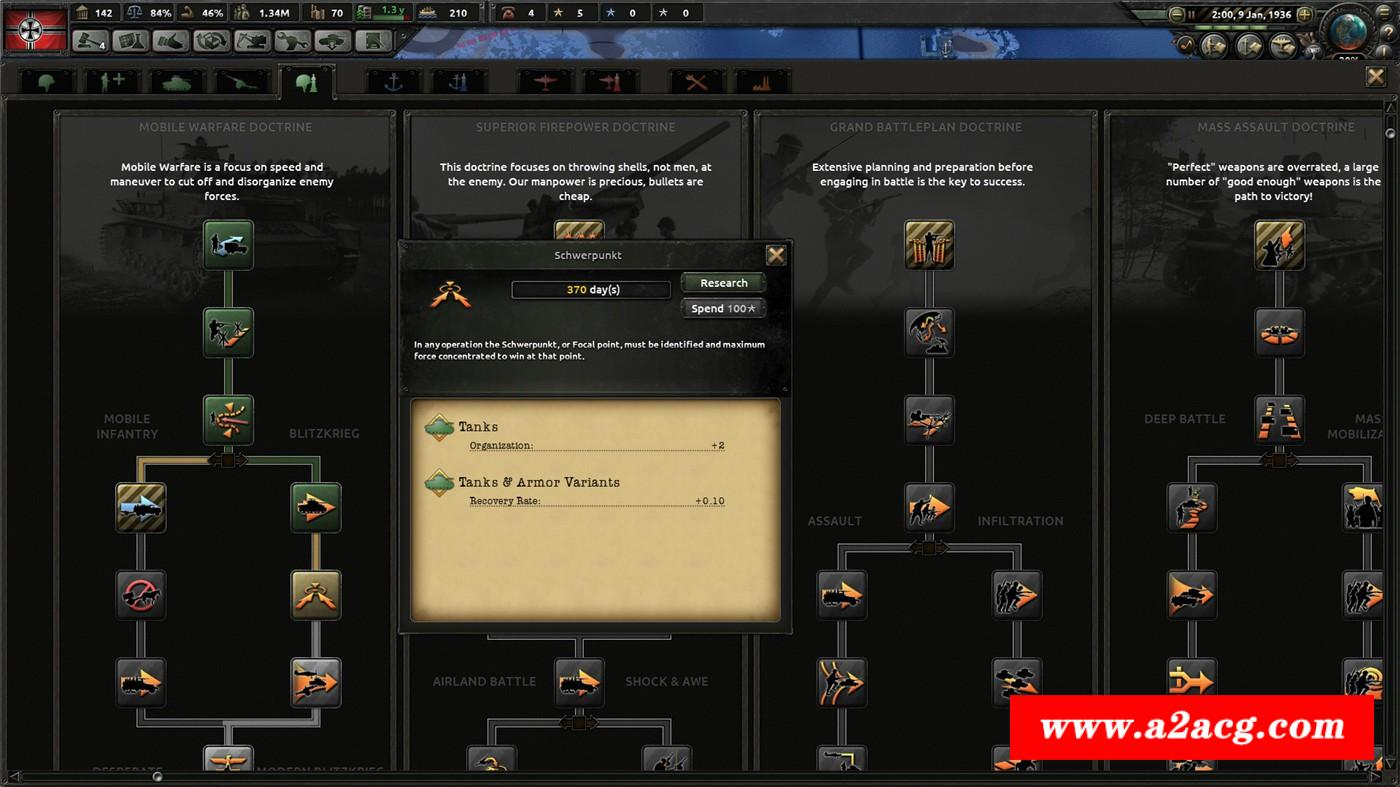1400x787 pixels.
Task: Spend 100 army experience on Schwerpunkt
Action: (x=723, y=308)
